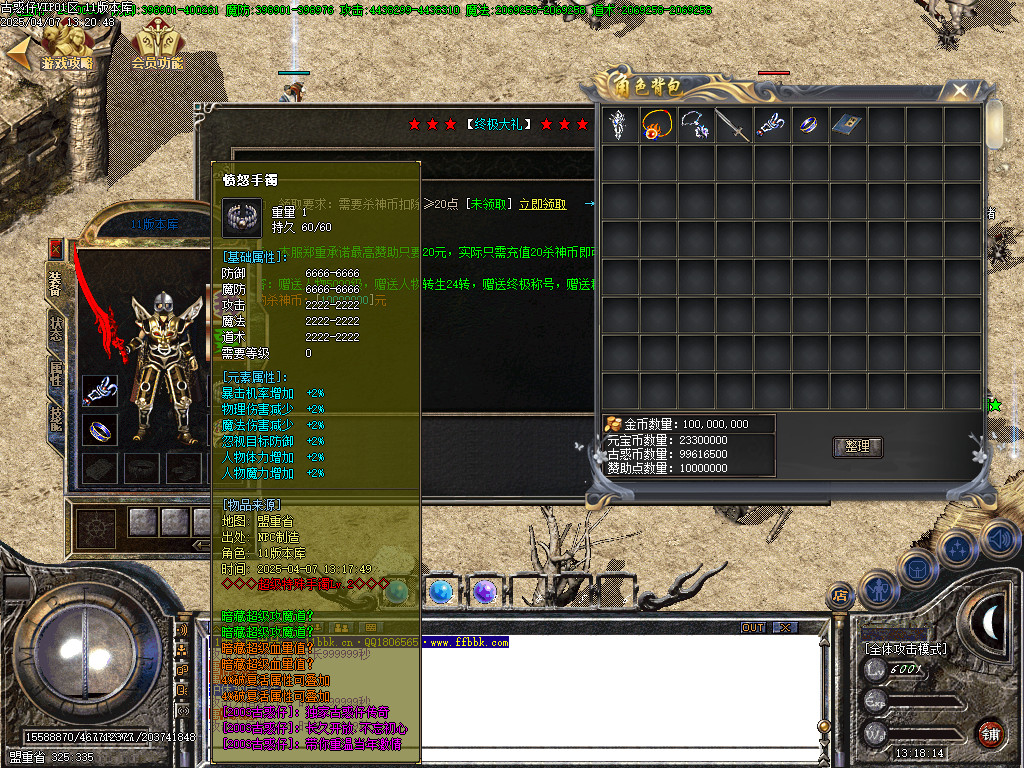Switch to the 技能 skills tab
Viewport: 1024px width, 768px height.
56,417
